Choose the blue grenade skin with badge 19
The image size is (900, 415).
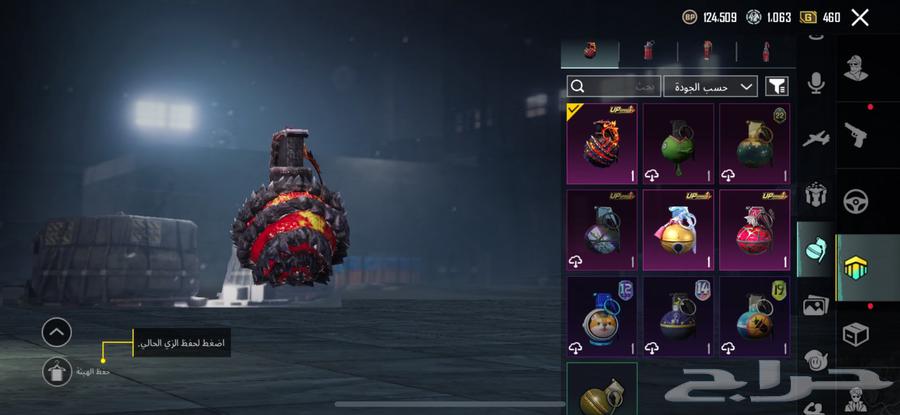[754, 317]
